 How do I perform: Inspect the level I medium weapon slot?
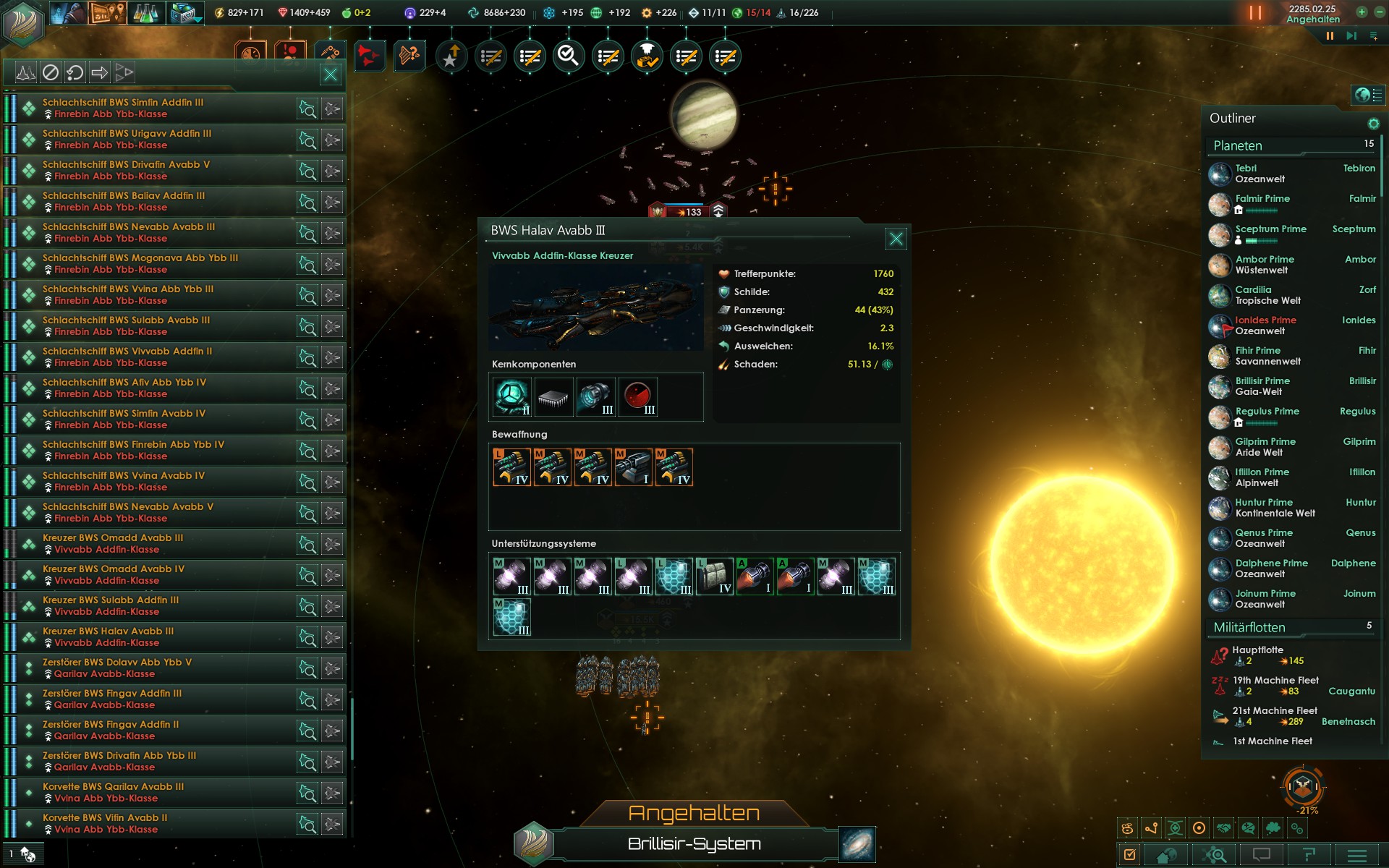(x=633, y=467)
